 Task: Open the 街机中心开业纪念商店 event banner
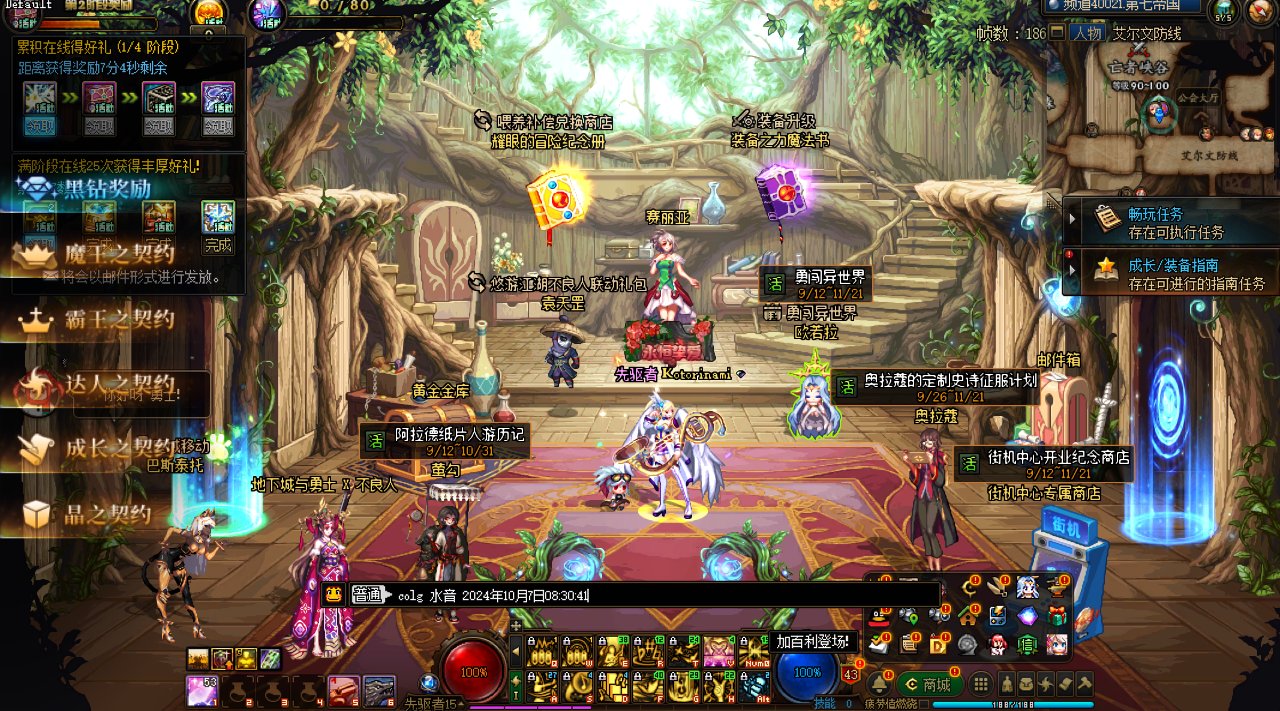tap(1043, 463)
